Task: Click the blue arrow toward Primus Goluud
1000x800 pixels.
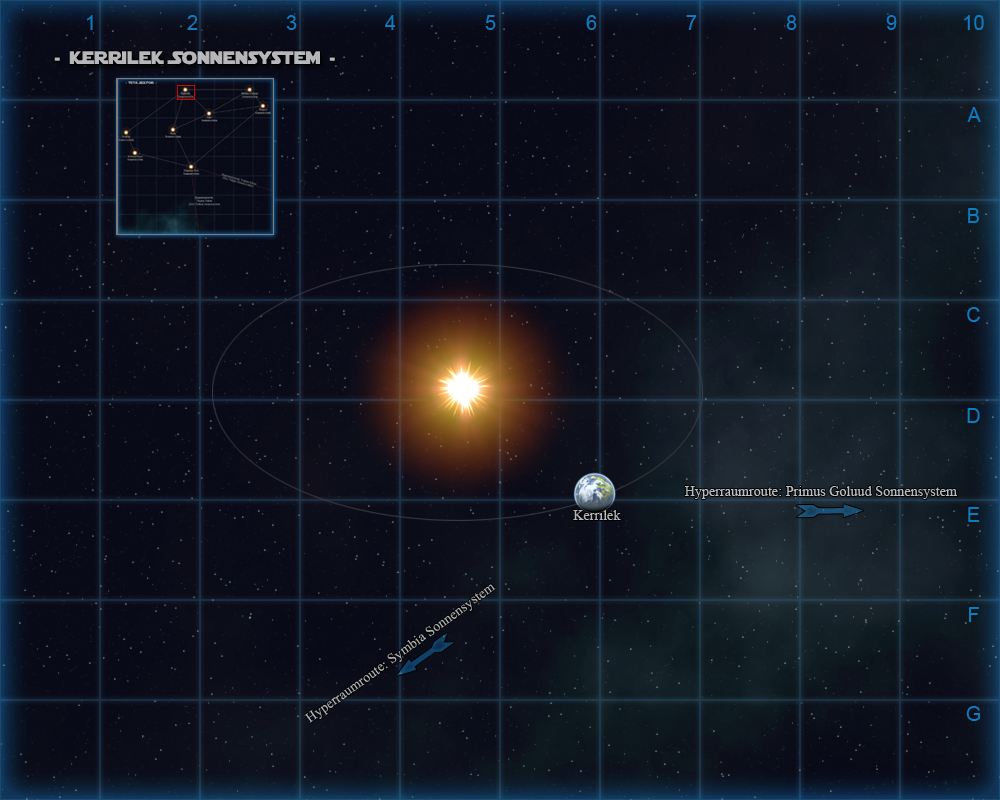Action: (829, 511)
